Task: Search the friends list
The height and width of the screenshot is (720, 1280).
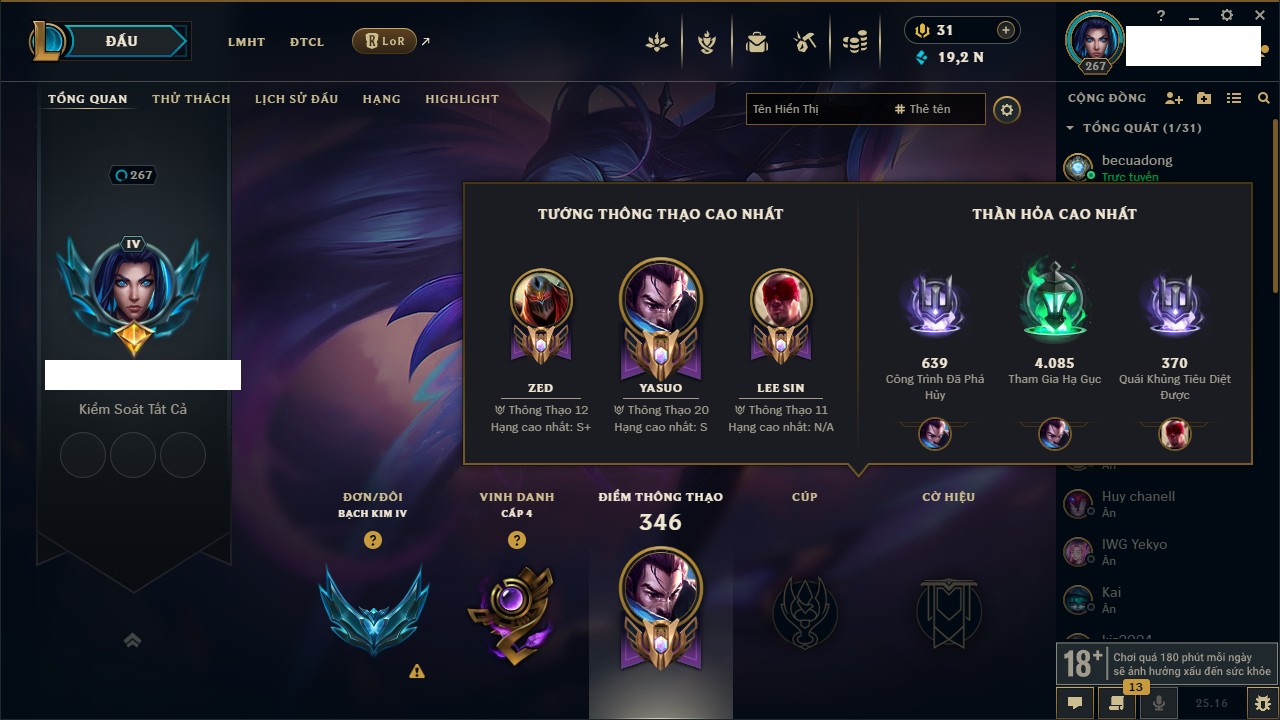Action: coord(1264,98)
